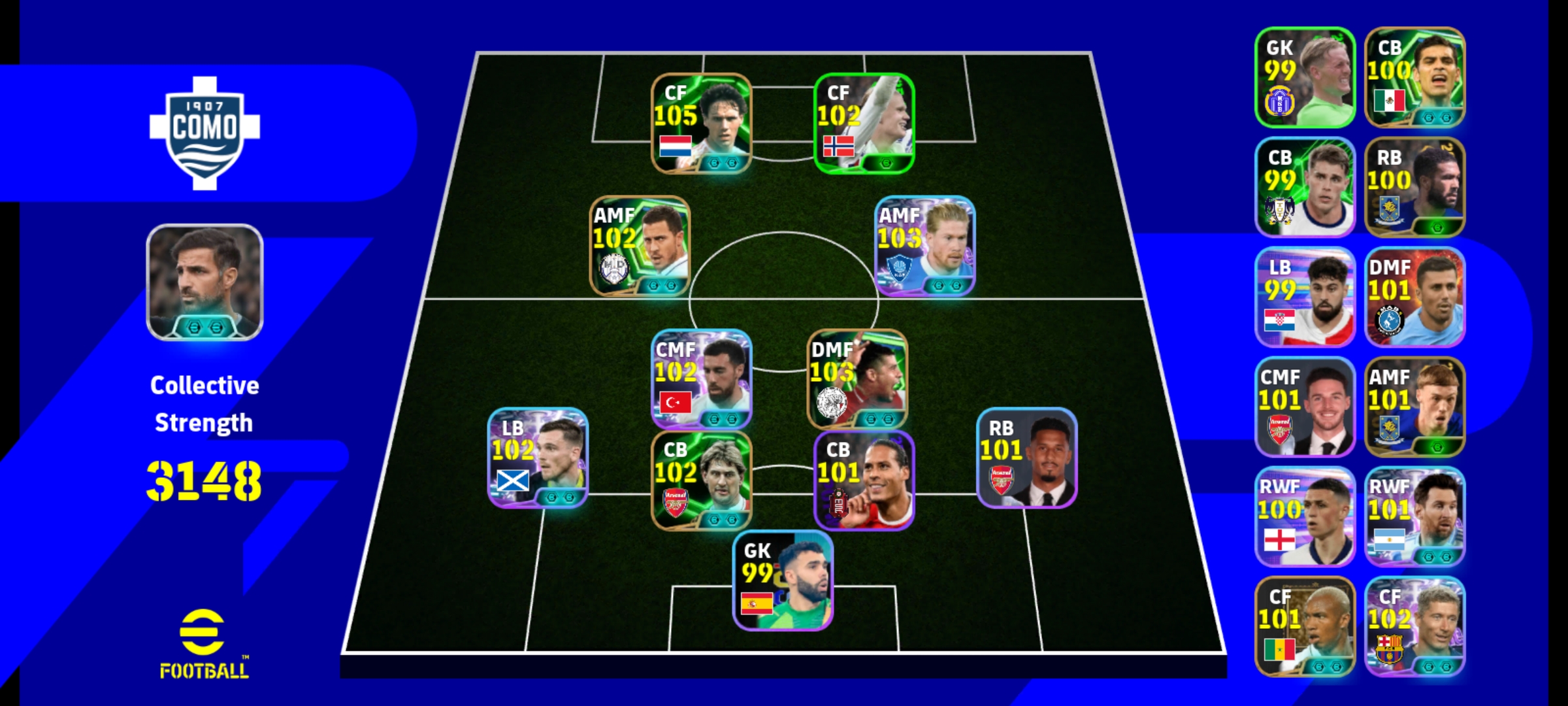Choose the bench DMF 101 card

point(1414,297)
